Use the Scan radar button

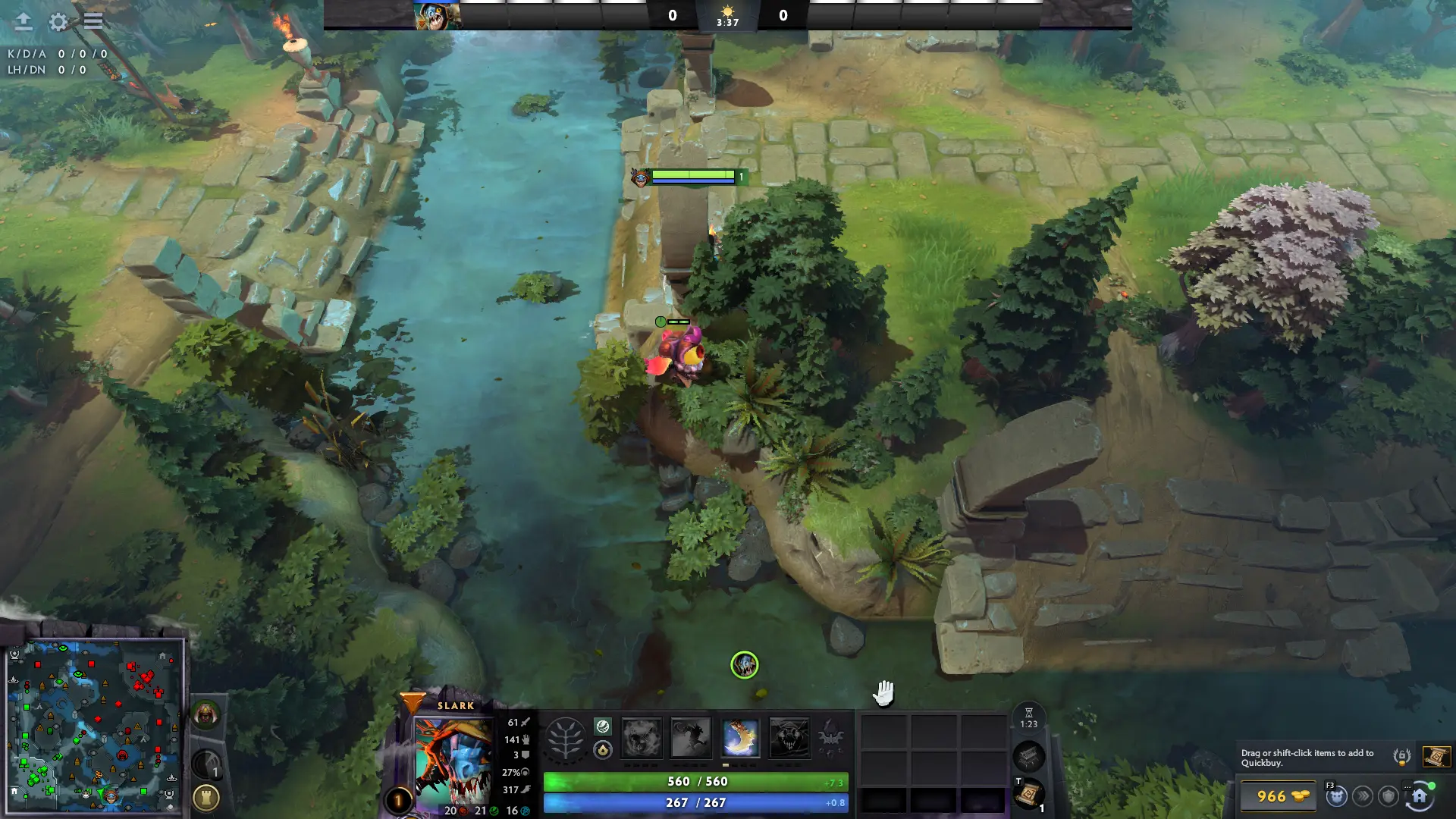[206, 764]
